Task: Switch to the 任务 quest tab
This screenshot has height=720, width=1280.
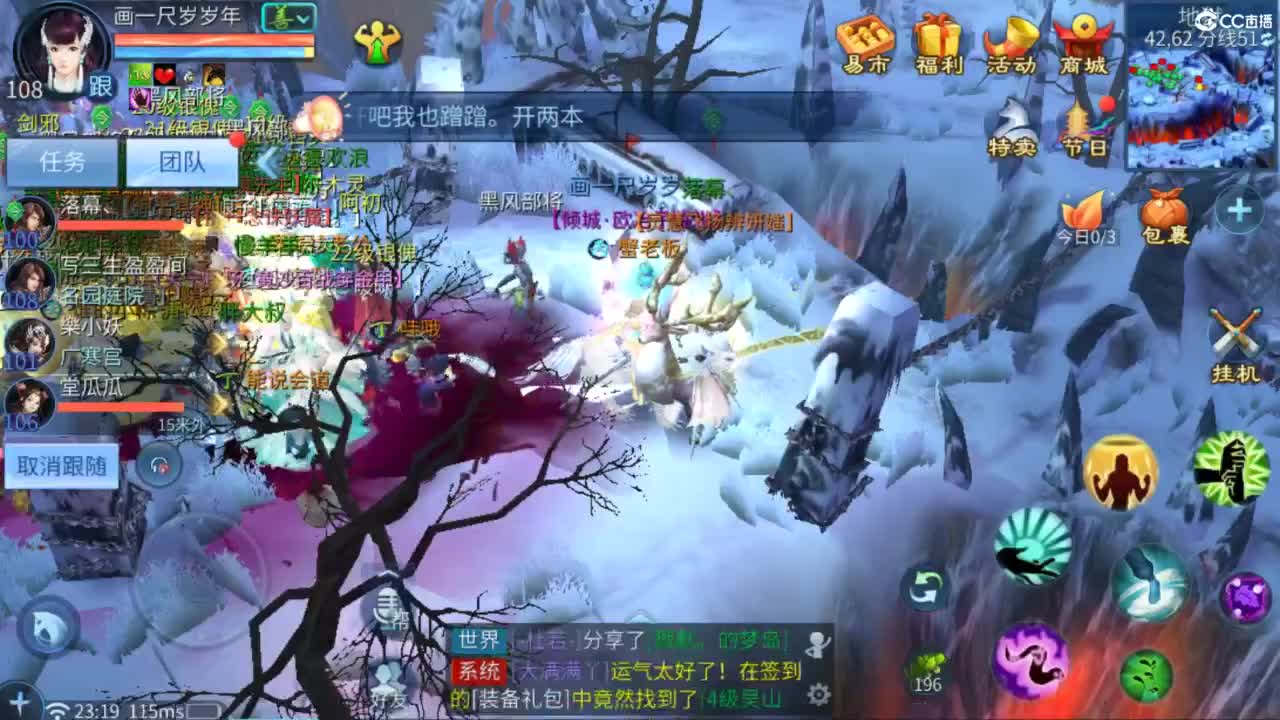Action: coord(65,162)
